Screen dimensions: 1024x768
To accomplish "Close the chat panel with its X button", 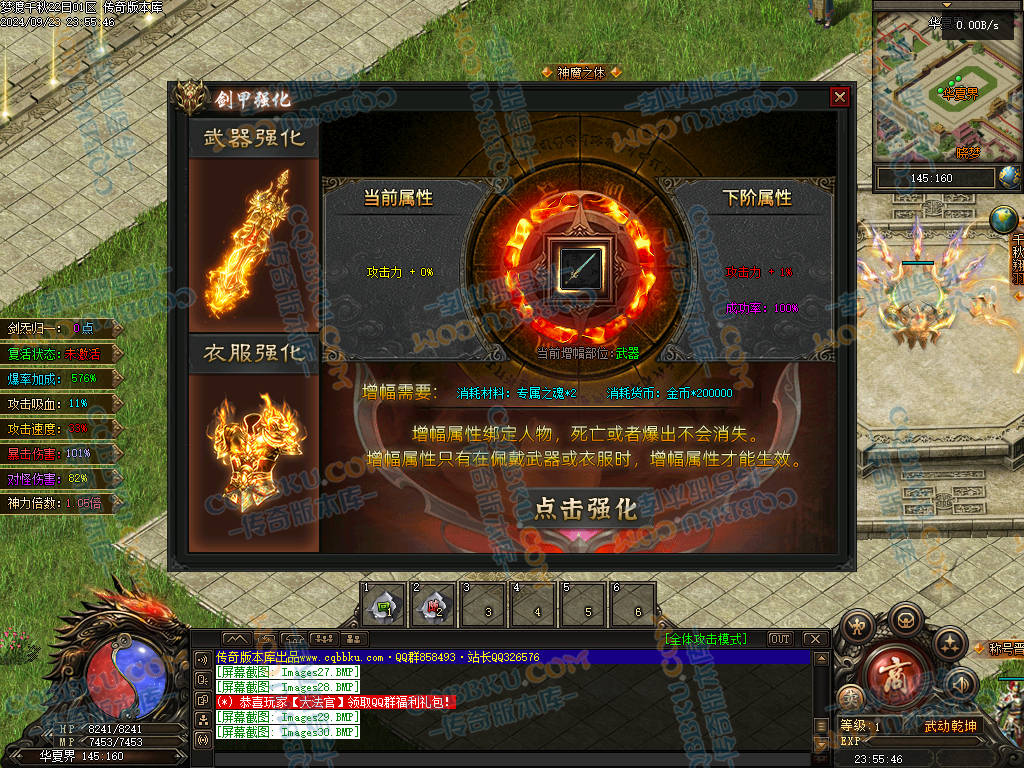I will tap(815, 639).
